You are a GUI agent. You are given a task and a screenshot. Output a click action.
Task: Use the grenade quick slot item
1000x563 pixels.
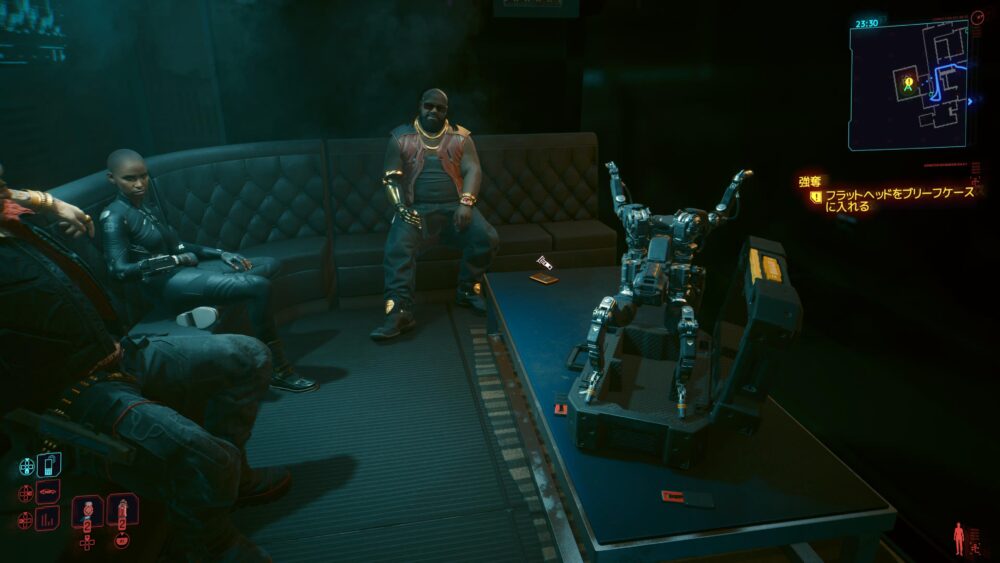tap(87, 511)
